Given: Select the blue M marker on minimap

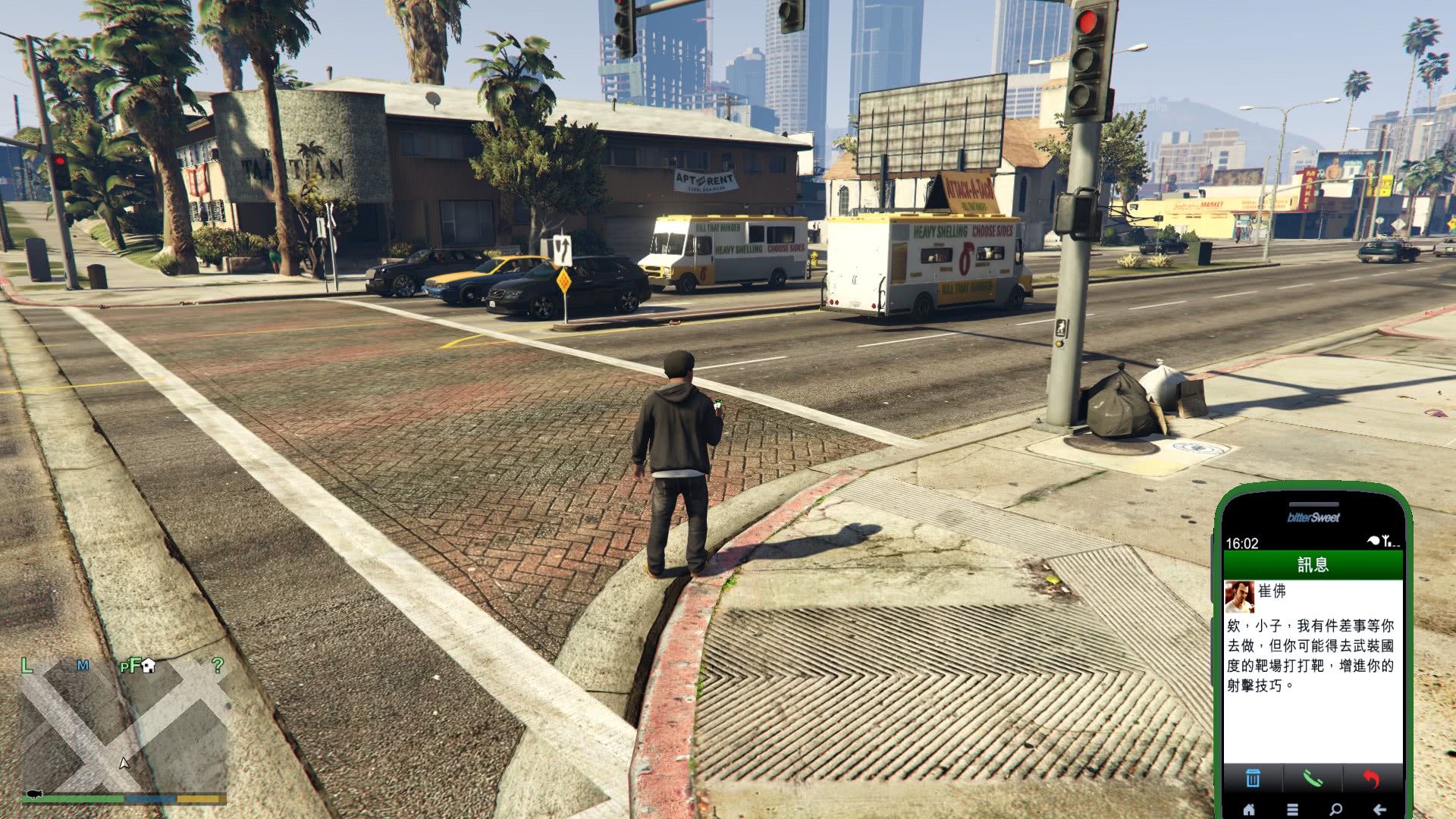Looking at the screenshot, I should [83, 666].
